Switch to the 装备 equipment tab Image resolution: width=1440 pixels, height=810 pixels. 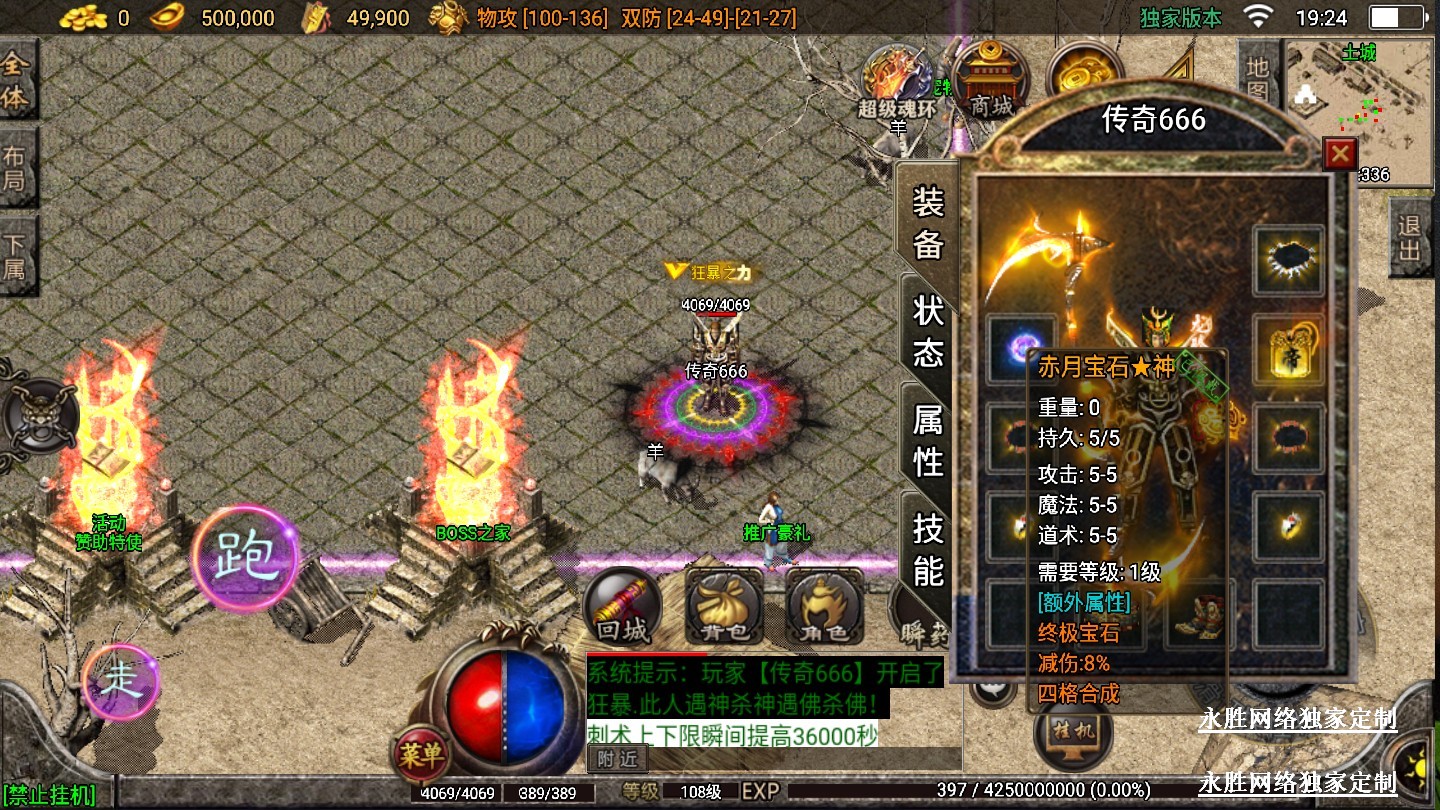pos(928,222)
